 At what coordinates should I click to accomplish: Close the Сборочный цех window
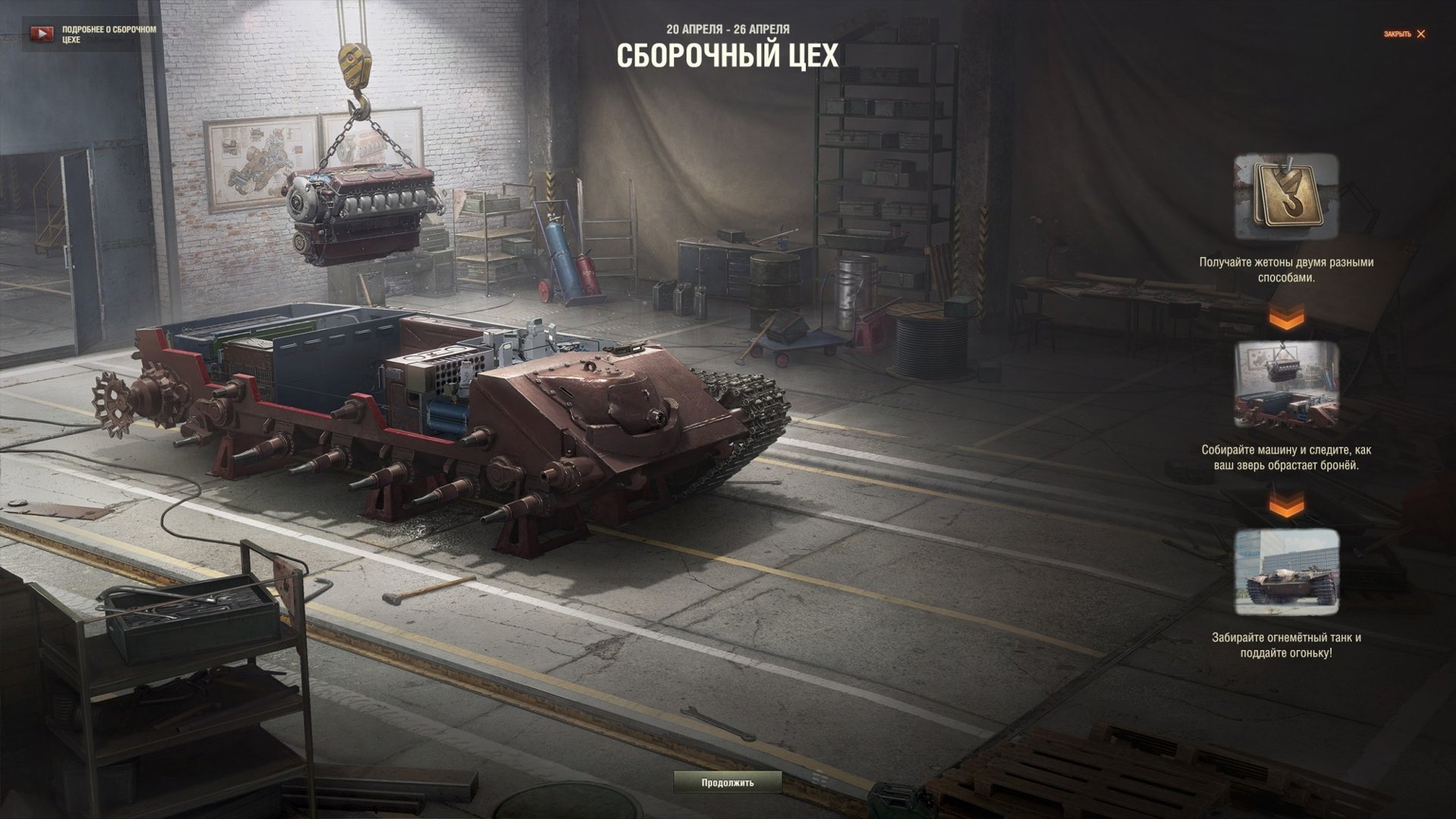(x=1404, y=34)
